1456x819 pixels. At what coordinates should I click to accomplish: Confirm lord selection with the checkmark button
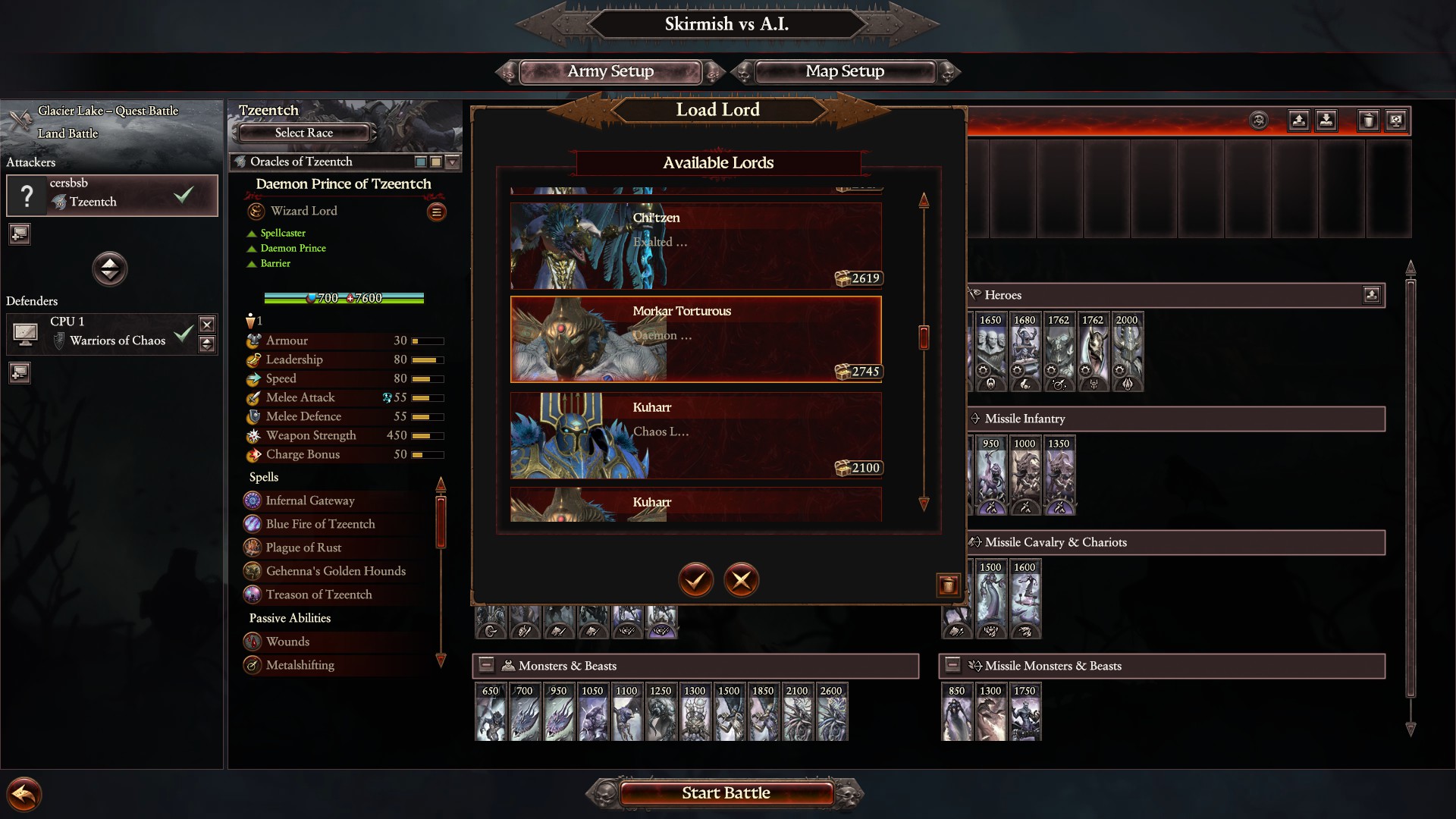695,580
